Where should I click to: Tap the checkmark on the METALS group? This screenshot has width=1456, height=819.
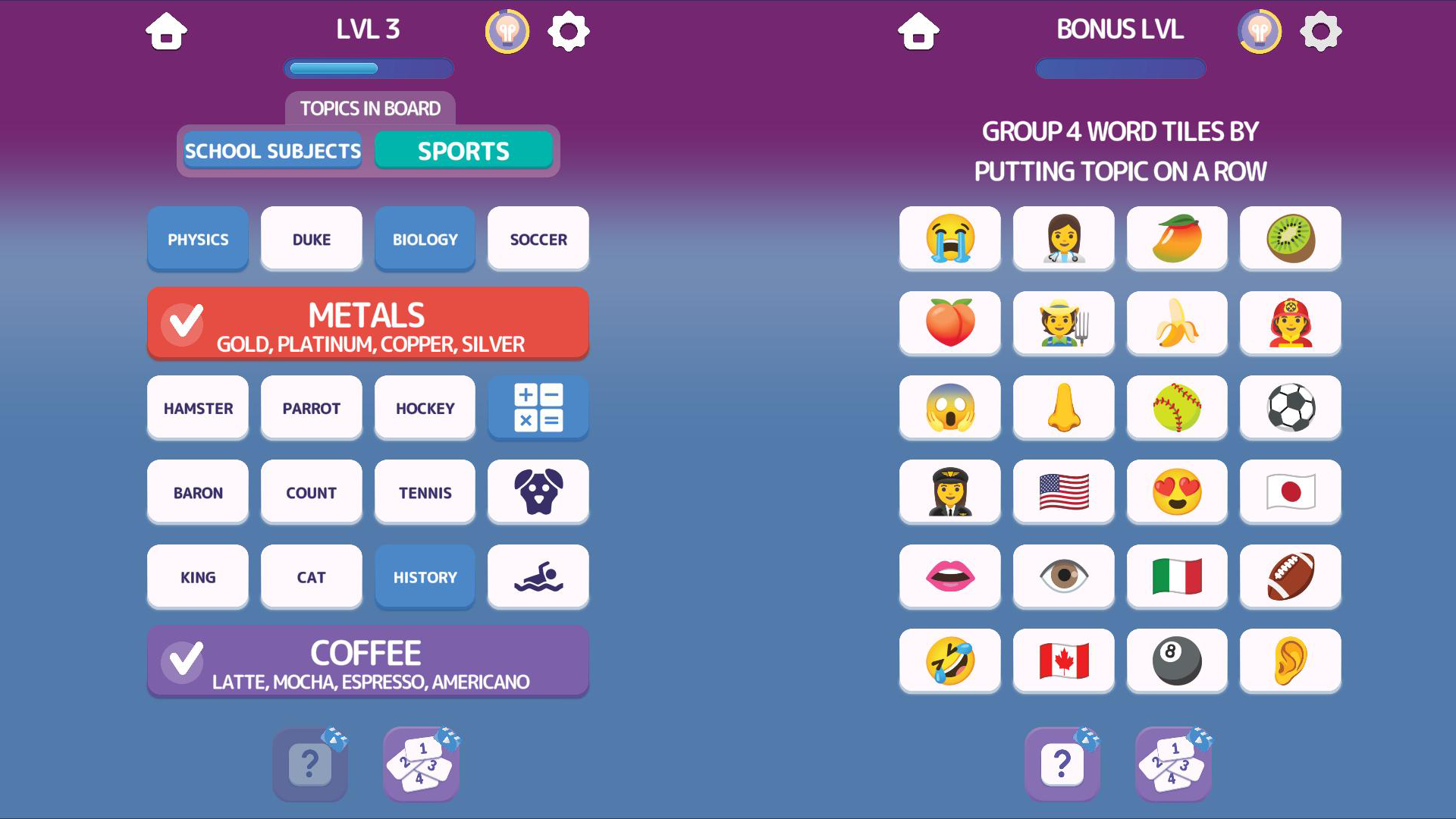click(x=183, y=323)
